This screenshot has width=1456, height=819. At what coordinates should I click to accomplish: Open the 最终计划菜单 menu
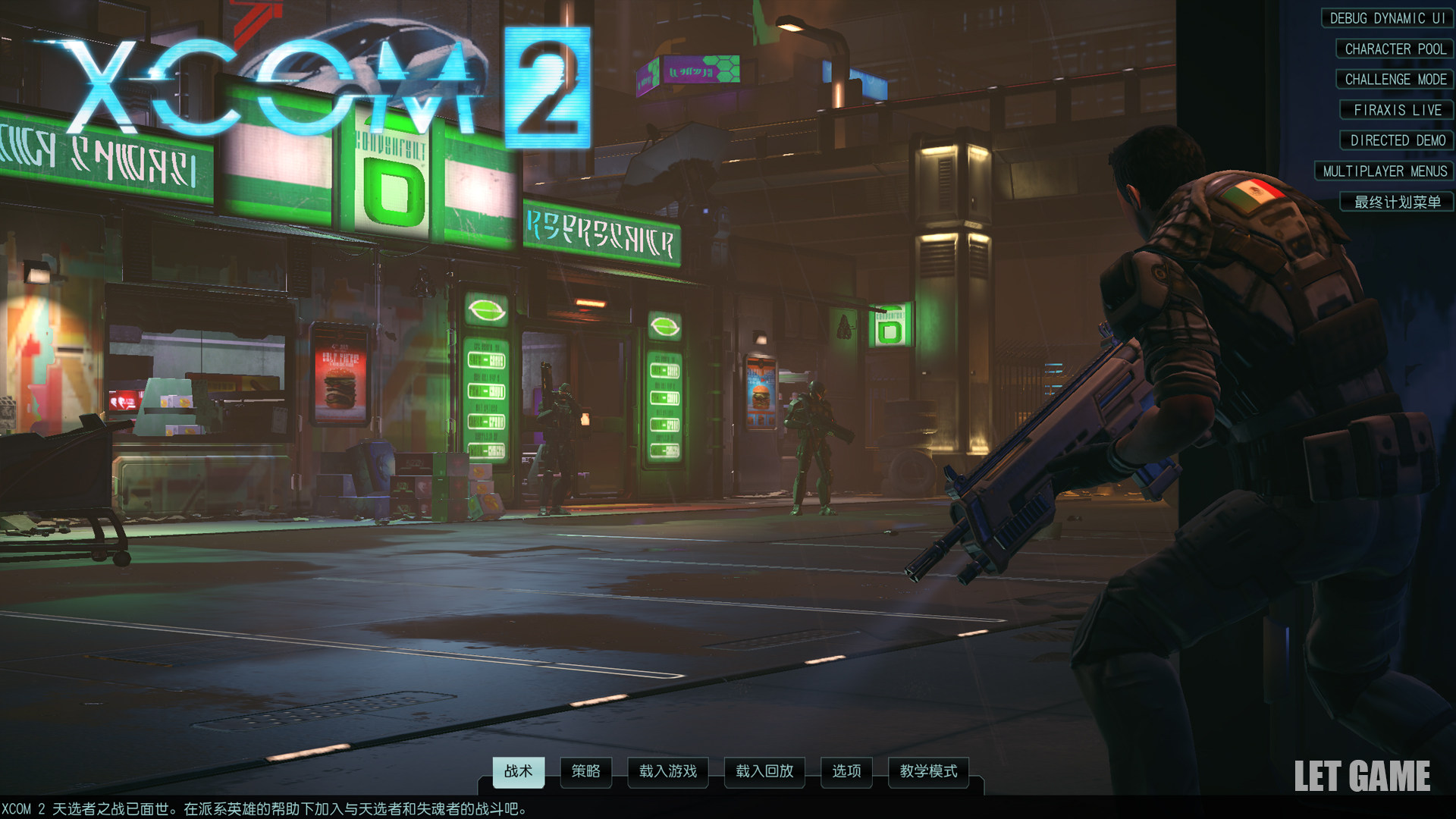1397,202
